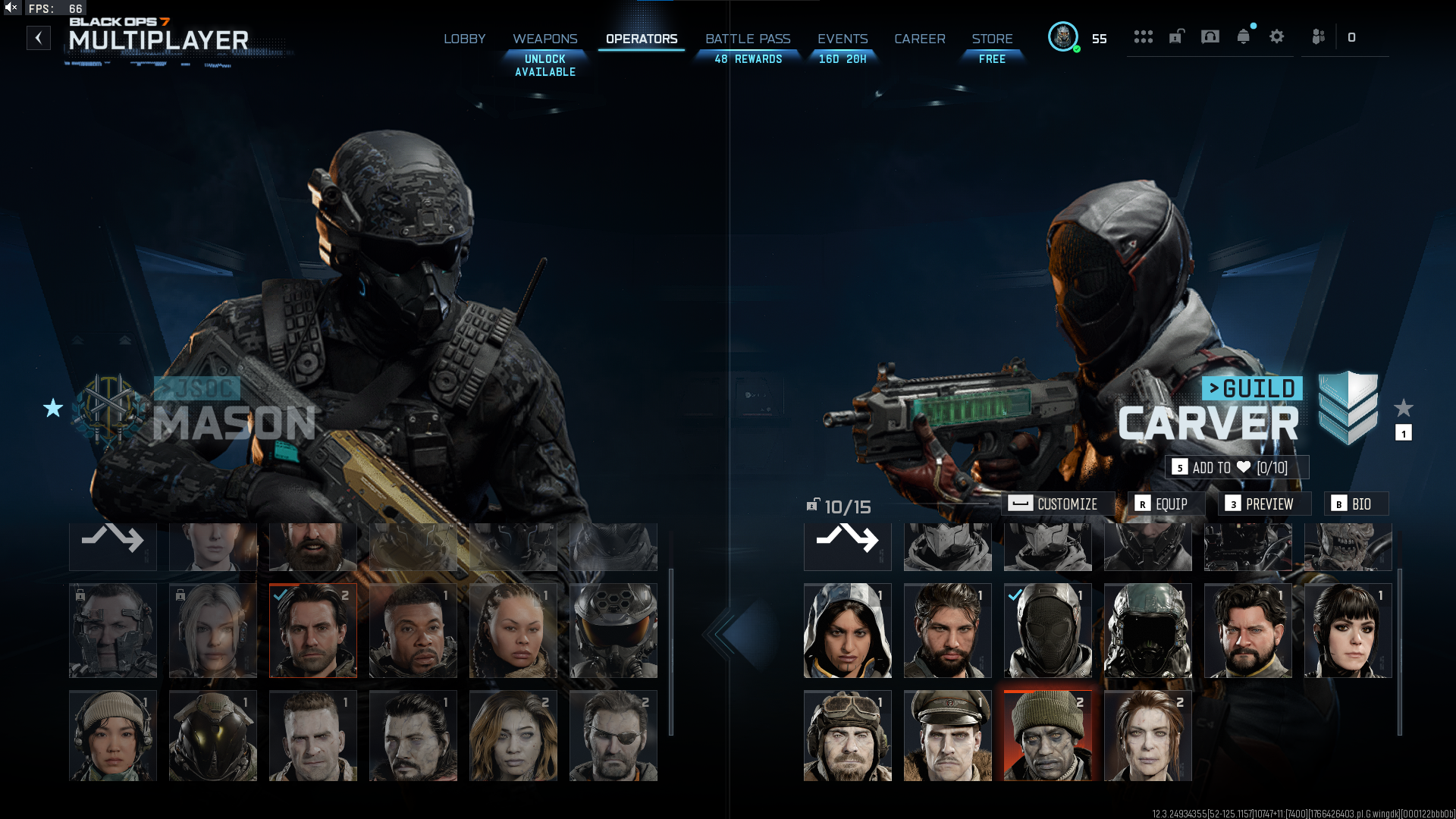Image resolution: width=1456 pixels, height=819 pixels.
Task: Switch to the Lobby tab
Action: [464, 39]
